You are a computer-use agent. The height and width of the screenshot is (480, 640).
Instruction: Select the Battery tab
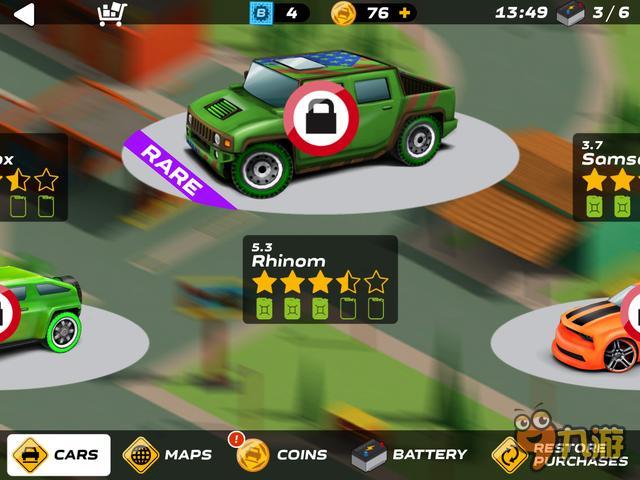click(x=410, y=454)
